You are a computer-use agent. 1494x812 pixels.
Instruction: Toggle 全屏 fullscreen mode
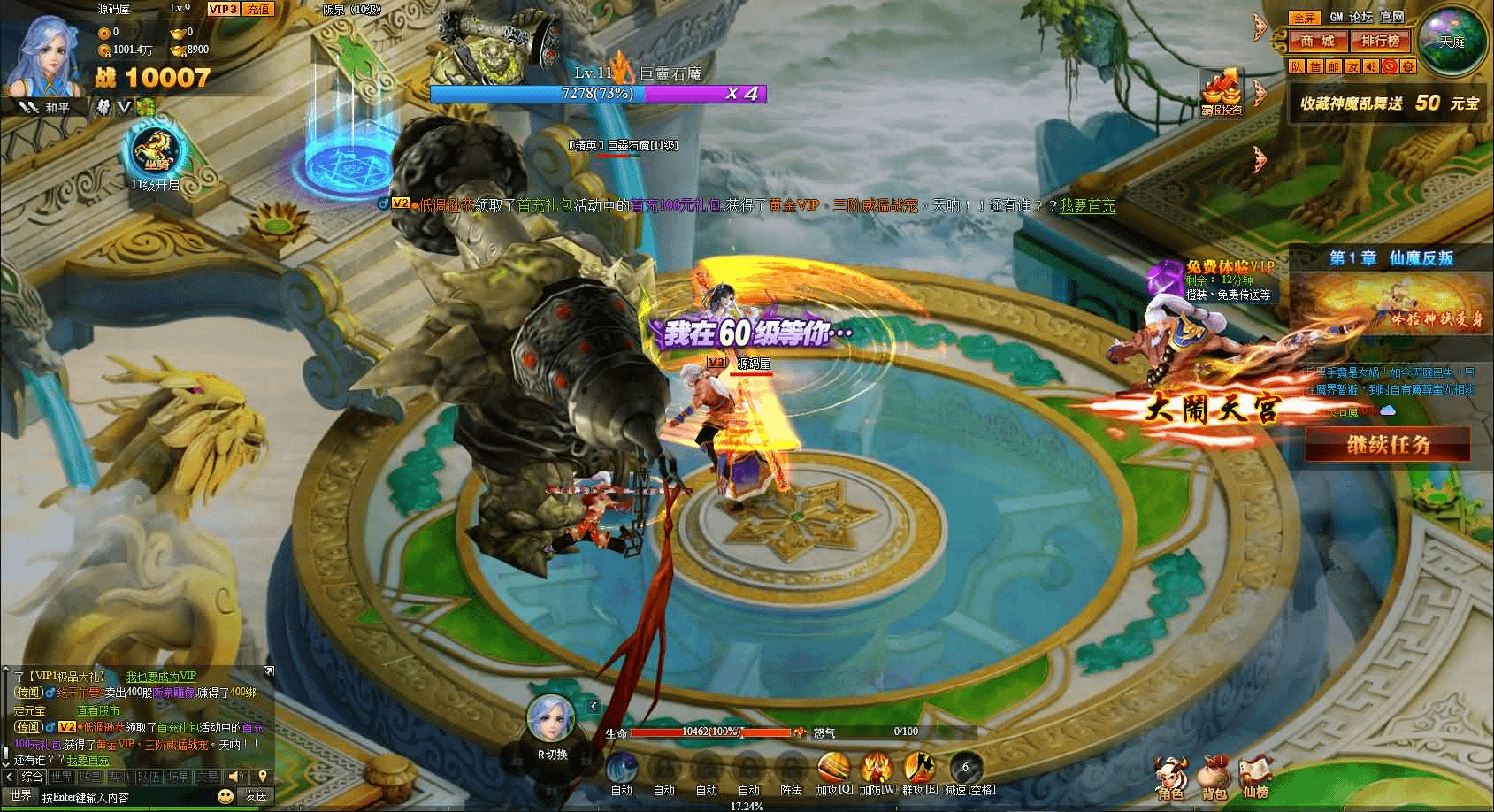pos(1303,18)
